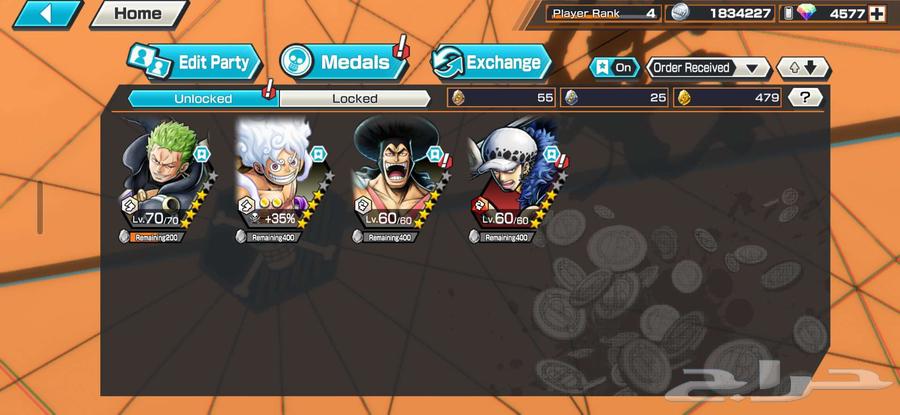Image resolution: width=900 pixels, height=415 pixels.
Task: Show the Locked characters tab
Action: click(x=355, y=98)
